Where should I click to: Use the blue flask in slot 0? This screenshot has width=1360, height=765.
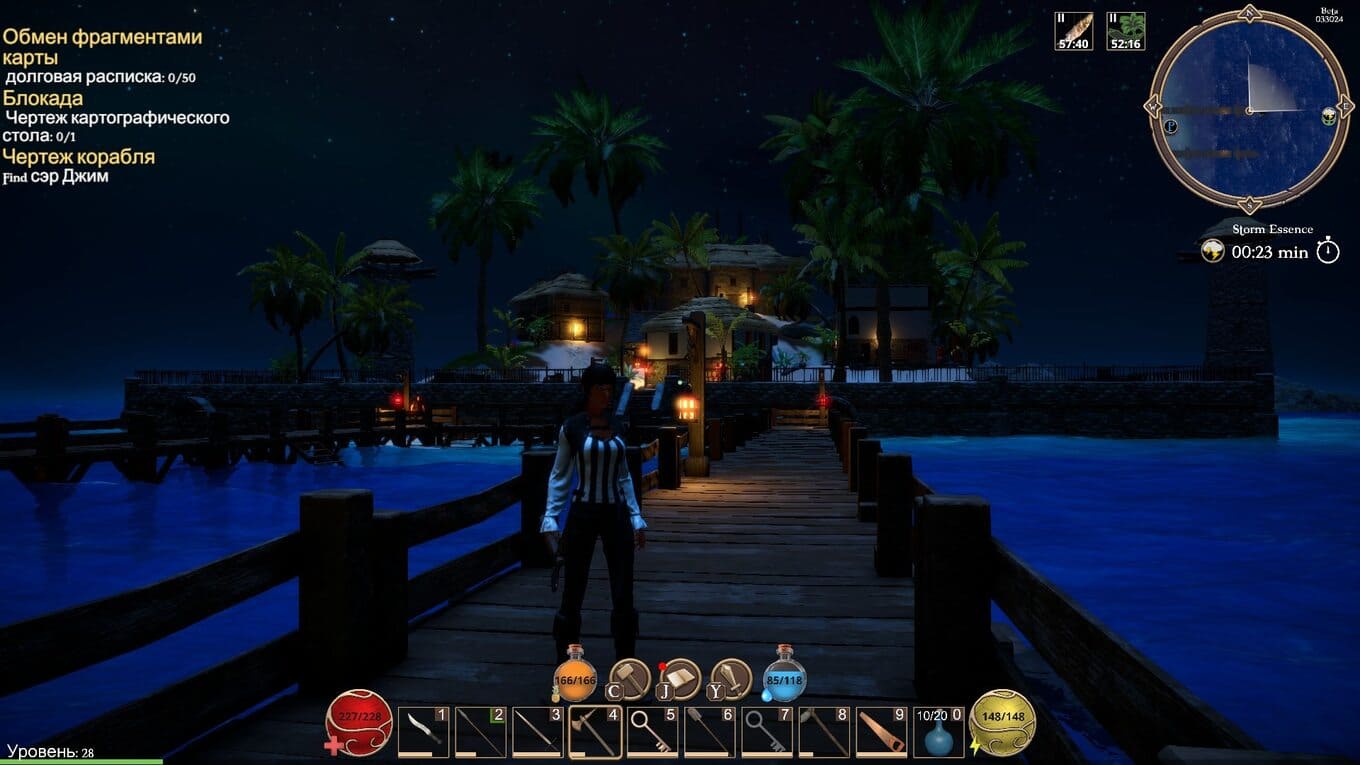click(939, 734)
